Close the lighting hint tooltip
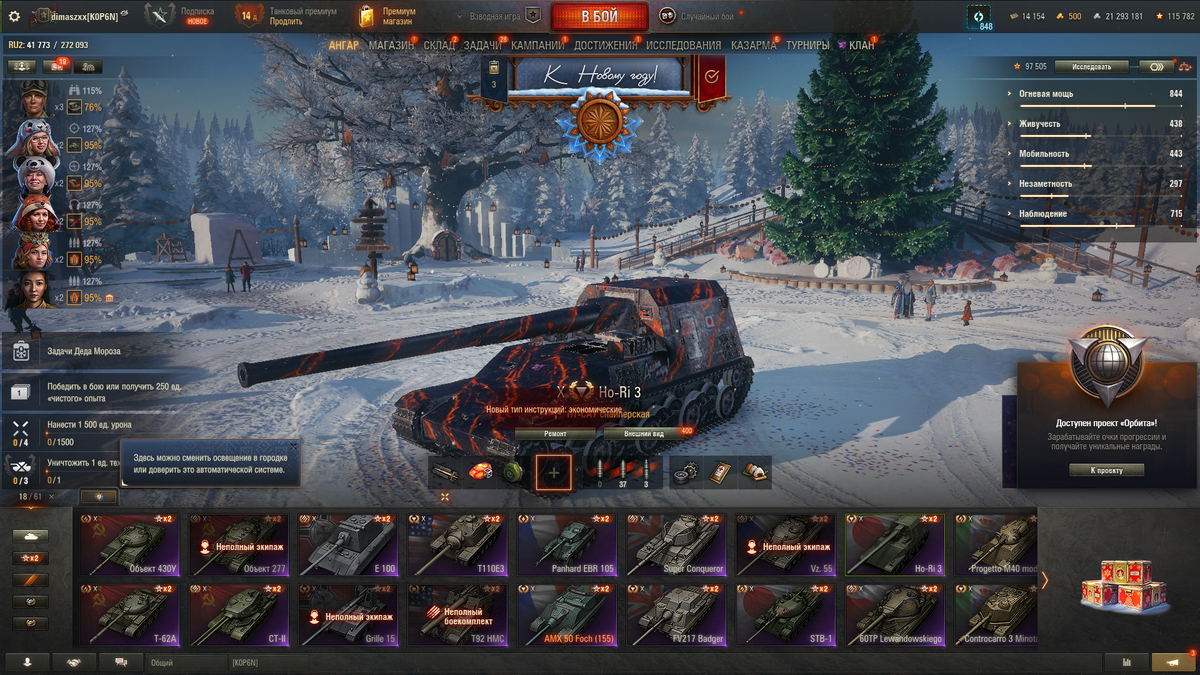Screen dimensions: 1200x675 tap(292, 446)
